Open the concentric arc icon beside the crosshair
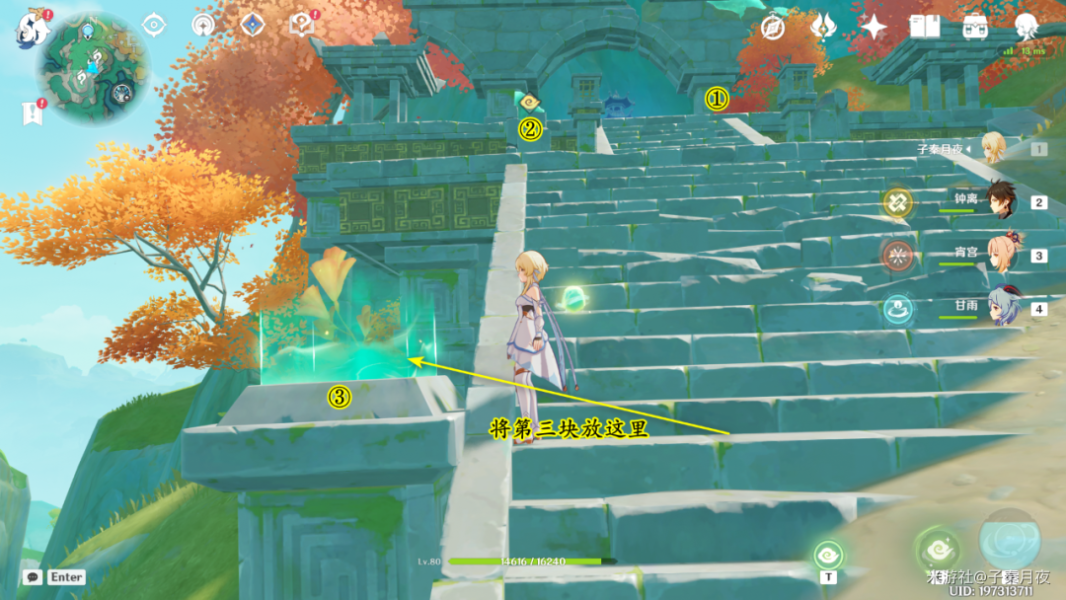The height and width of the screenshot is (600, 1066). click(204, 25)
